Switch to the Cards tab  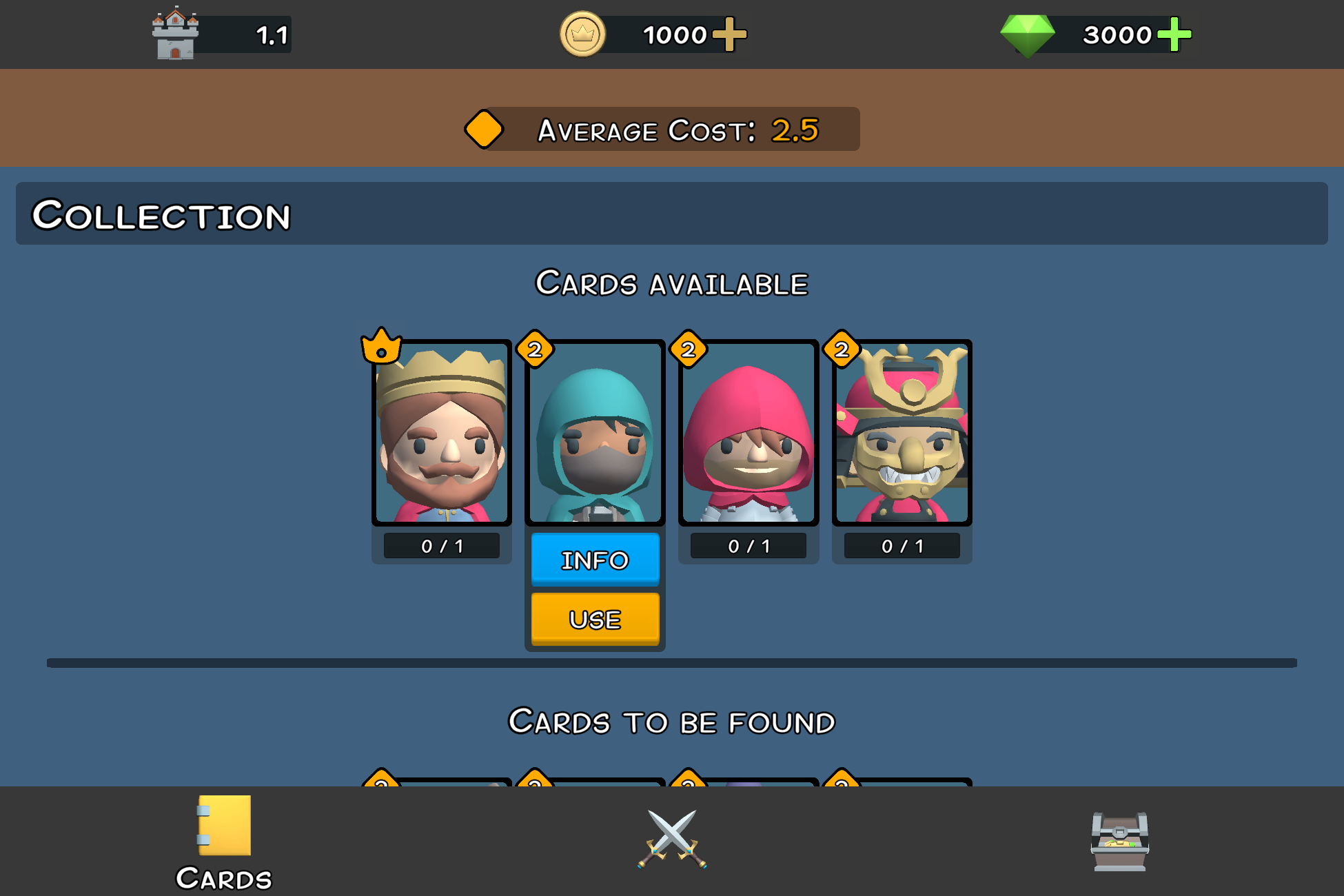224,841
